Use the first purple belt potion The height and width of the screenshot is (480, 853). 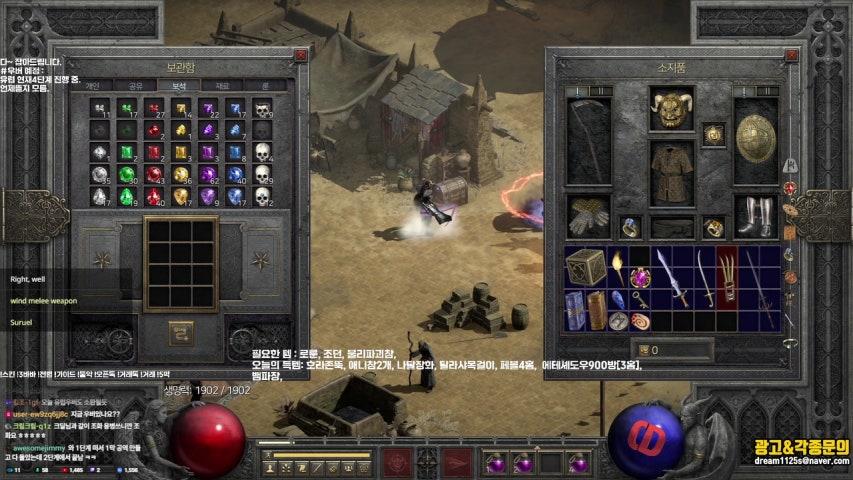click(494, 463)
